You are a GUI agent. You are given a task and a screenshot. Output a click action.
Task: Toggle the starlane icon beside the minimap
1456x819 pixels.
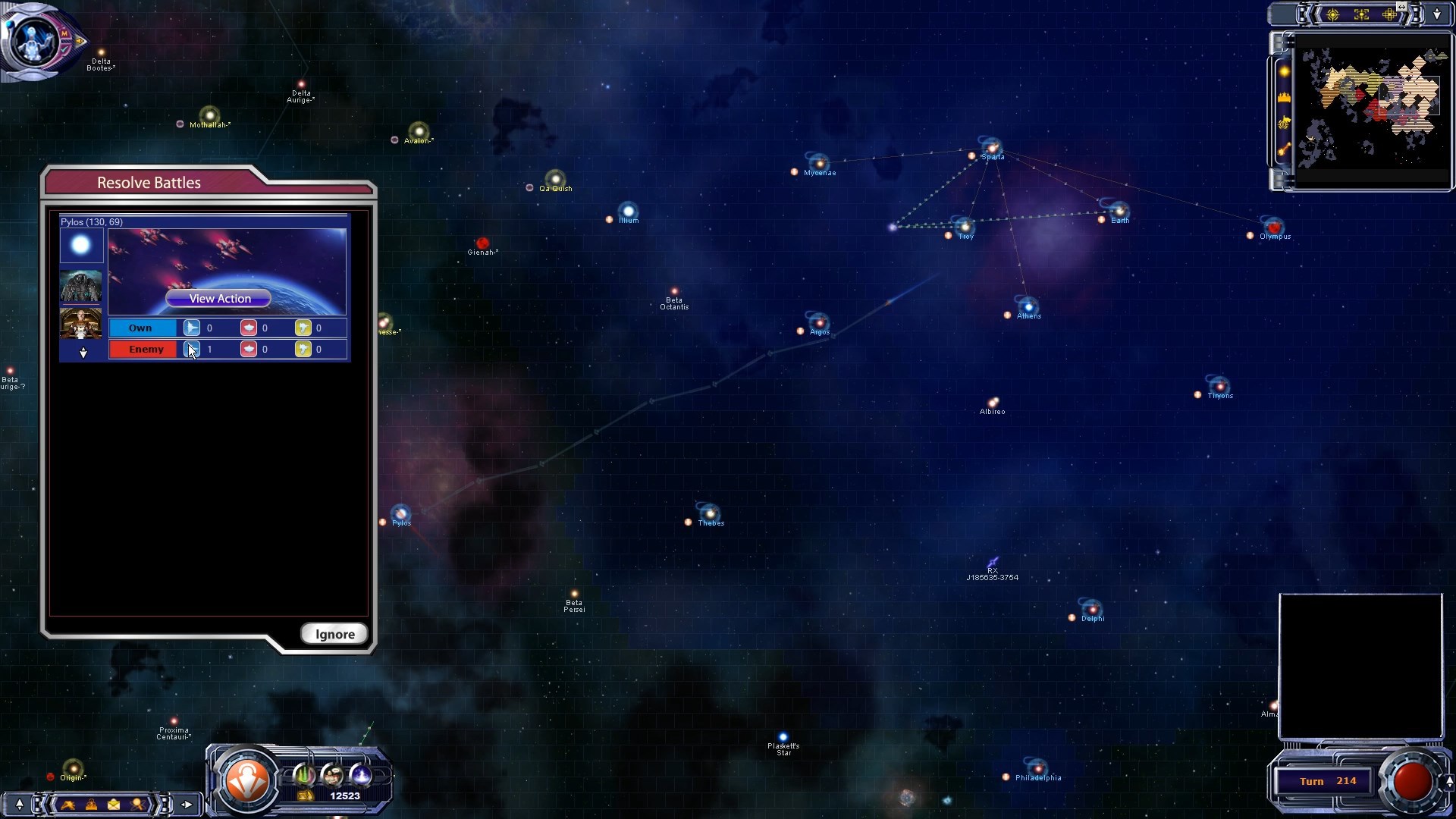click(1285, 149)
